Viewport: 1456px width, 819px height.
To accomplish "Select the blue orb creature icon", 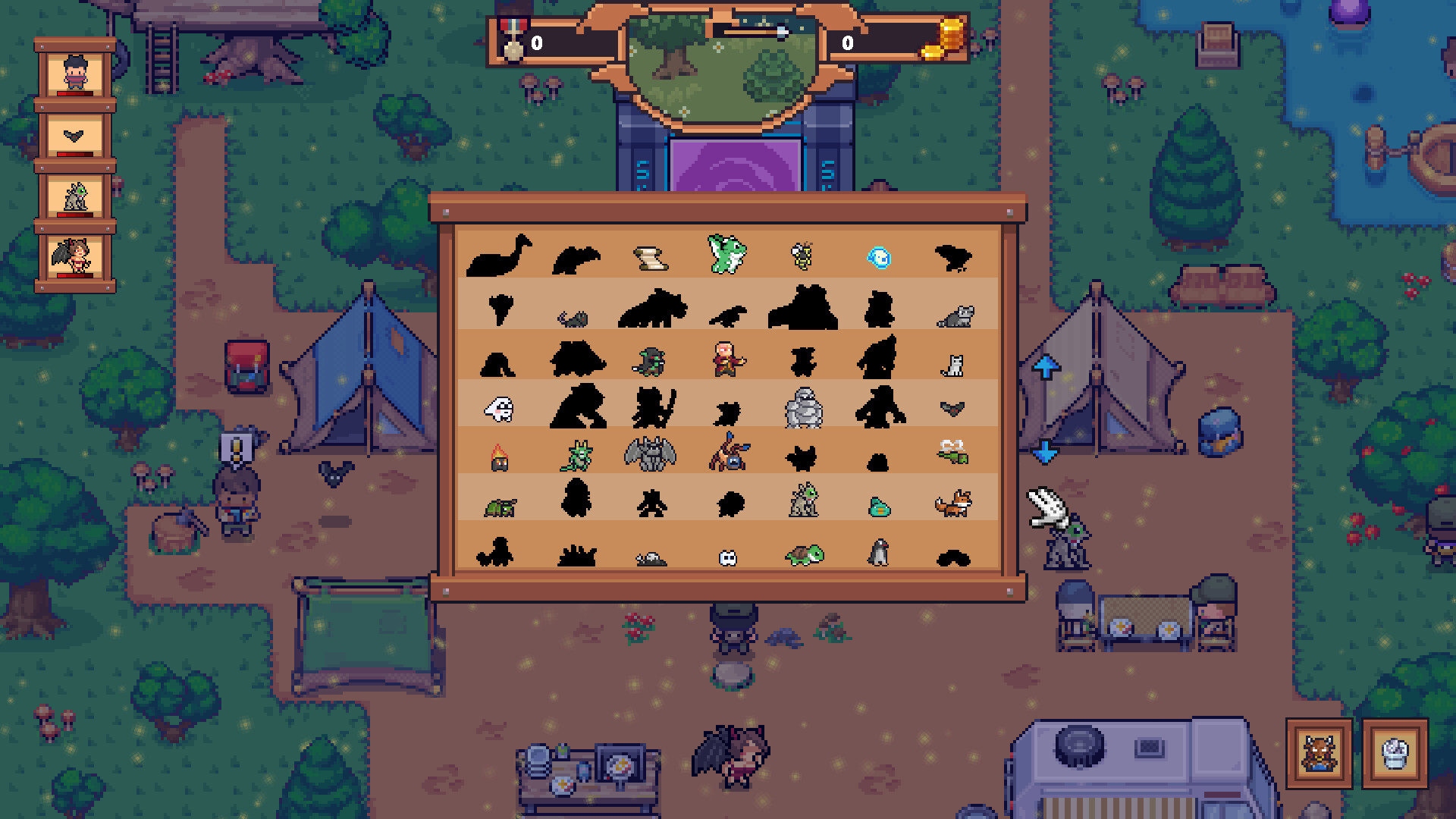I will pyautogui.click(x=879, y=258).
